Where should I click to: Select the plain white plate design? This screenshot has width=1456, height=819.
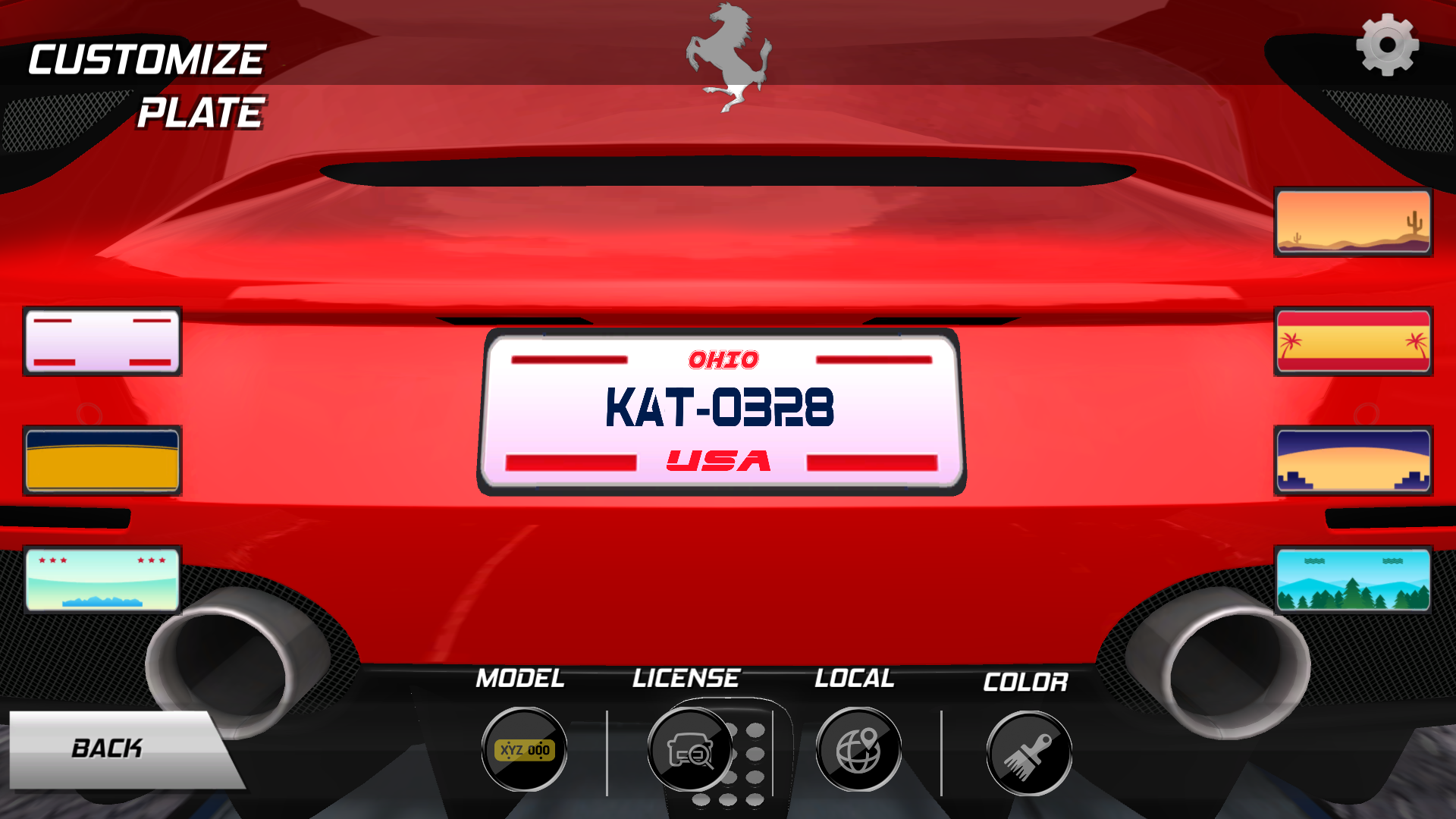point(102,340)
